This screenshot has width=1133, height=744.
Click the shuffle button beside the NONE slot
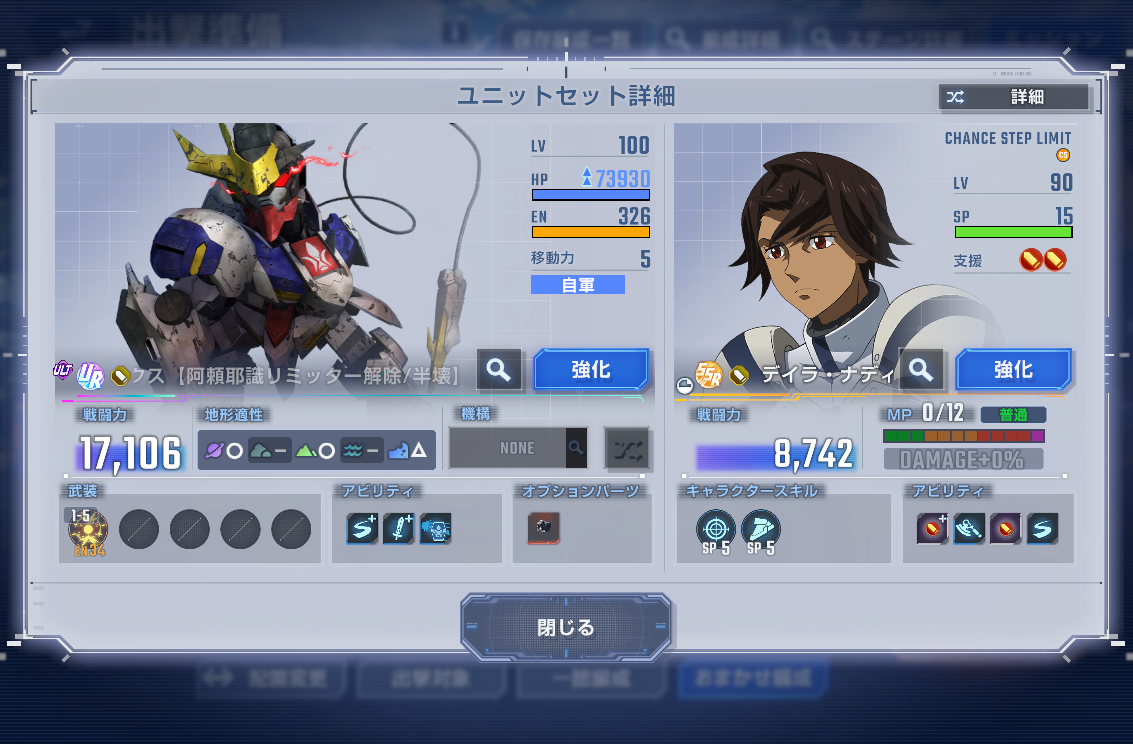click(x=627, y=448)
